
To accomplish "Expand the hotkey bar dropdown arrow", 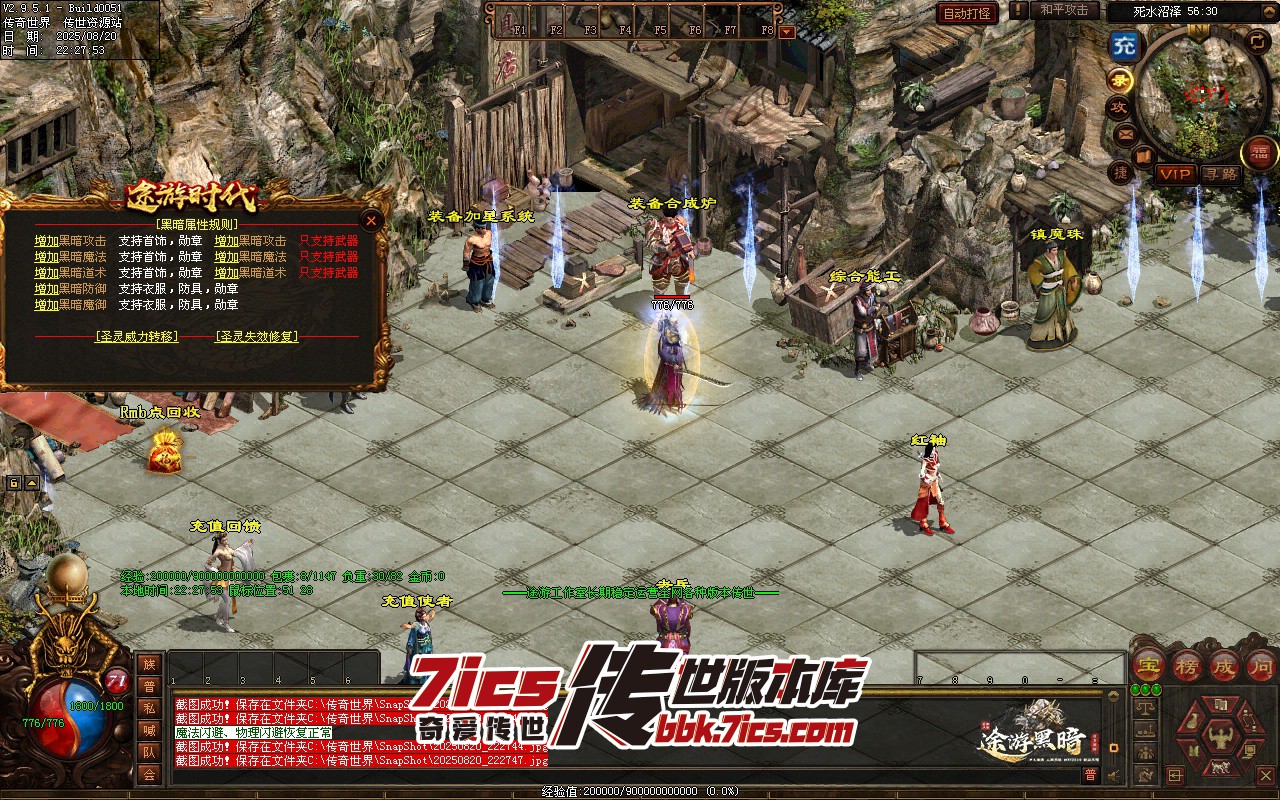I will tap(787, 31).
